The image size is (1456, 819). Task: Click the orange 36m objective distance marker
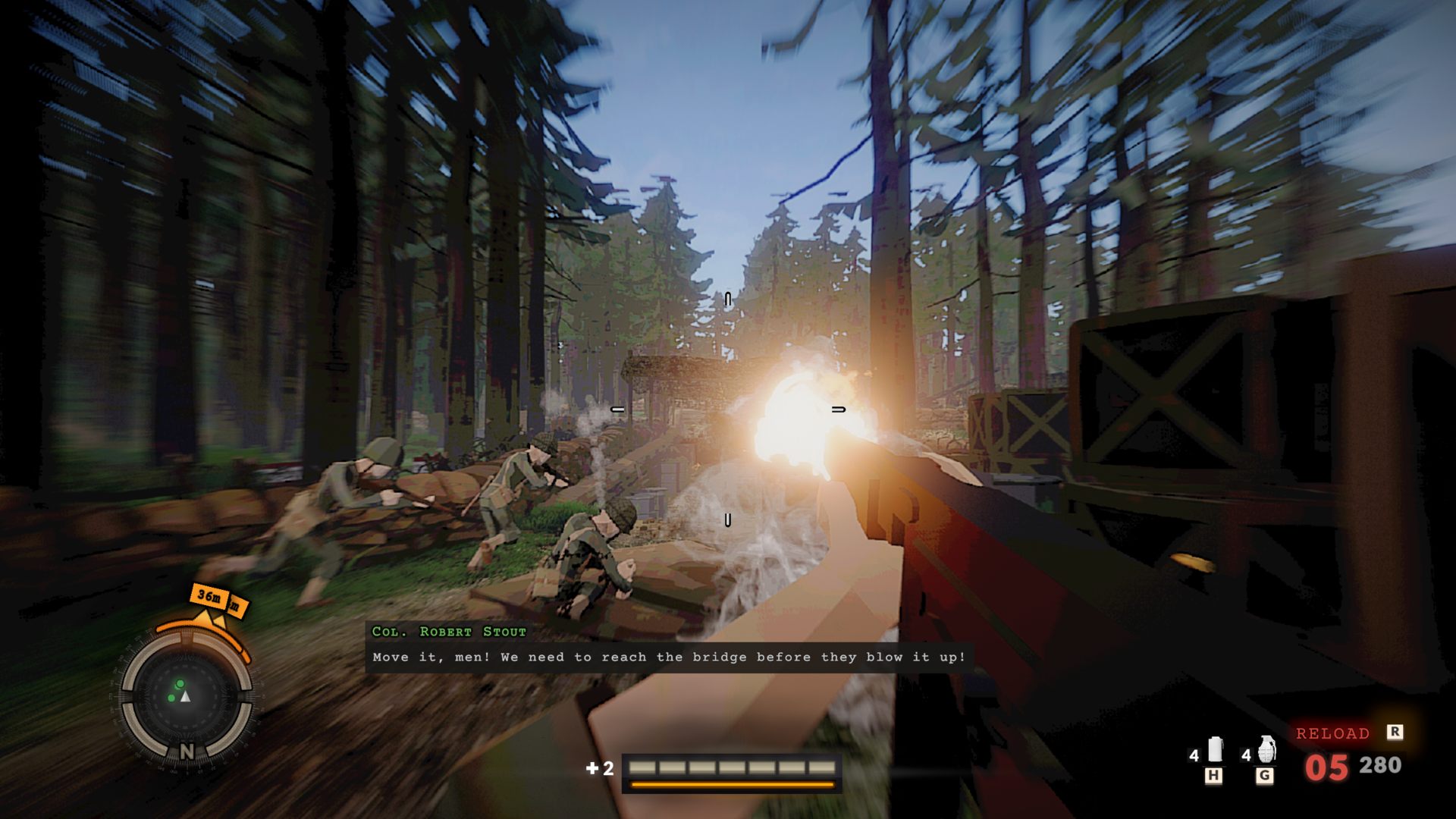(210, 597)
